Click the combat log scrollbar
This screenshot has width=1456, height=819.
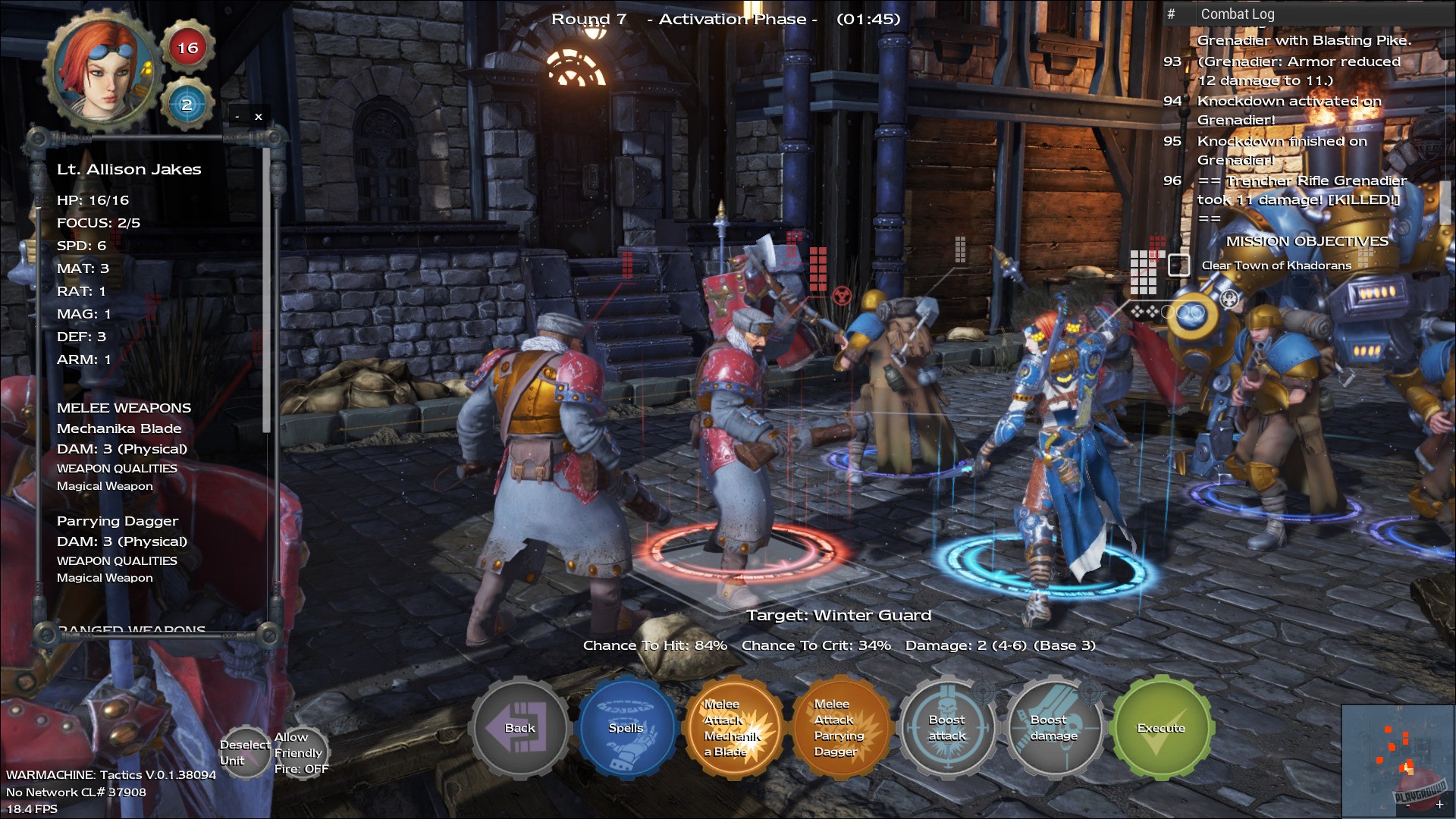(x=1446, y=201)
